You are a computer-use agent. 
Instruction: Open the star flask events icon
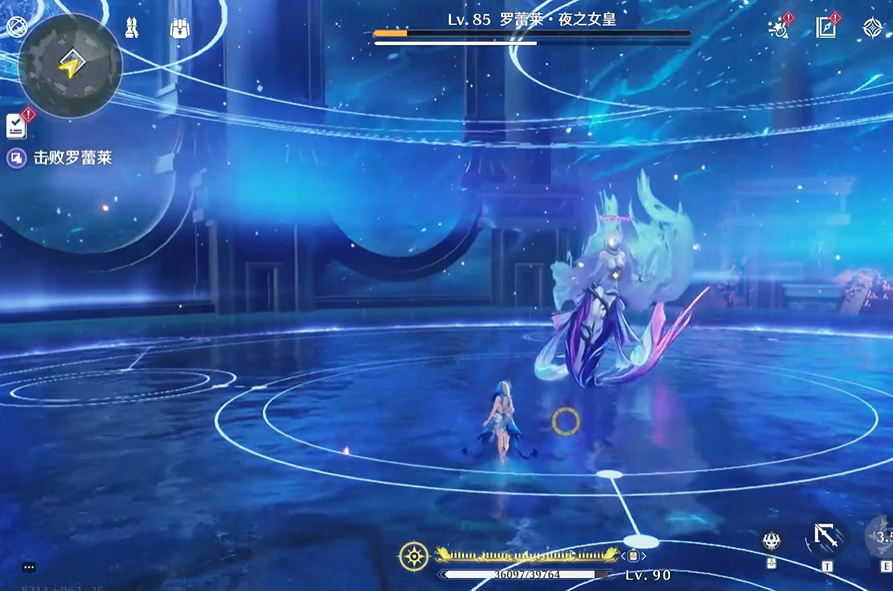[779, 27]
